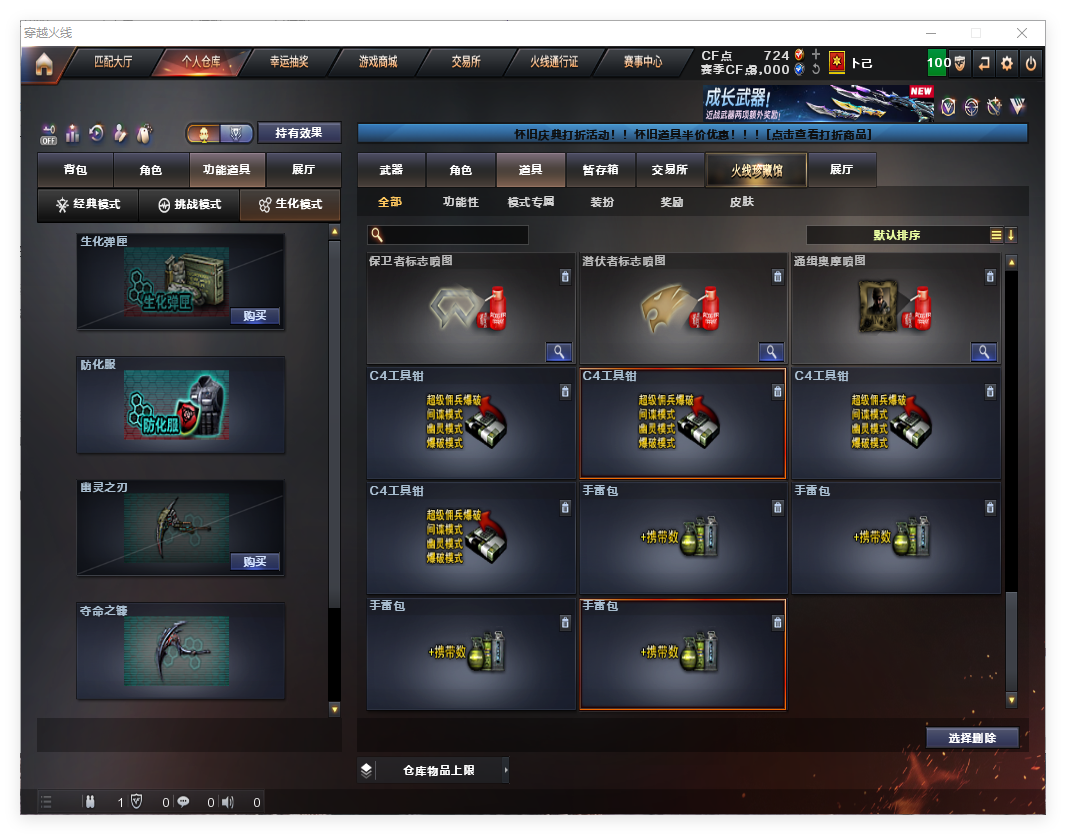Image resolution: width=1066 pixels, height=835 pixels.
Task: Switch to the 暂存箱 temporary storage tab
Action: [600, 170]
